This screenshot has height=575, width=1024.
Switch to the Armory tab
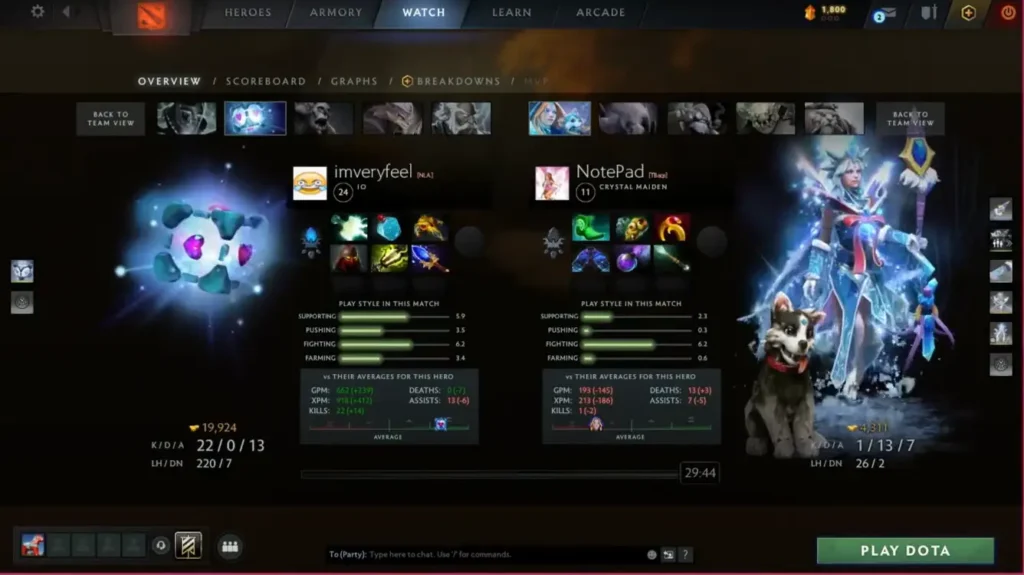(x=335, y=13)
